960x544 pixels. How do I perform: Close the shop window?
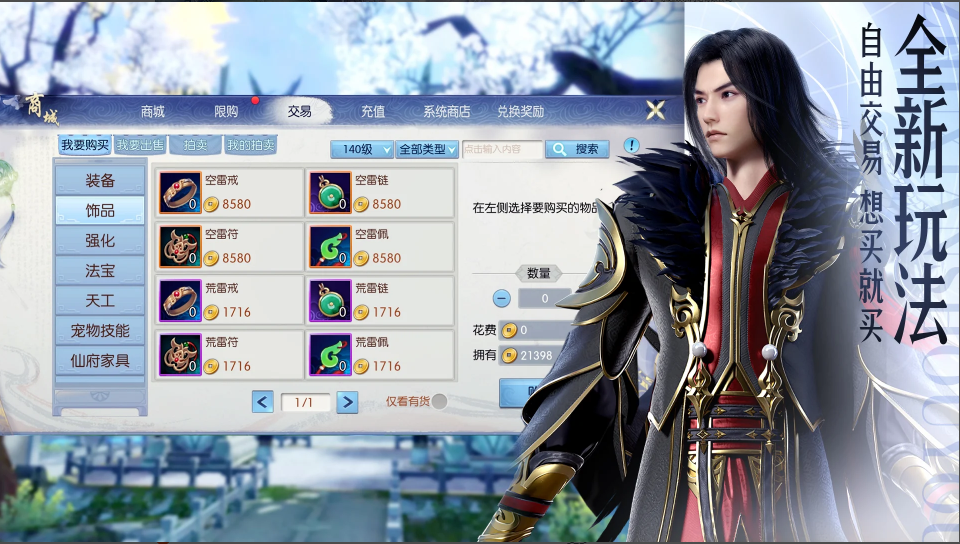pyautogui.click(x=655, y=110)
